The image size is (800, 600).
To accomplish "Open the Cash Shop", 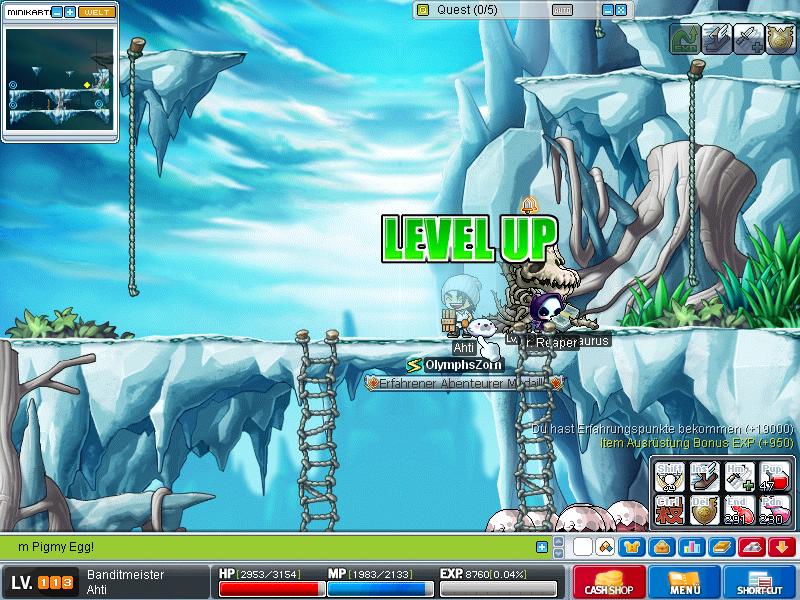I will point(608,582).
